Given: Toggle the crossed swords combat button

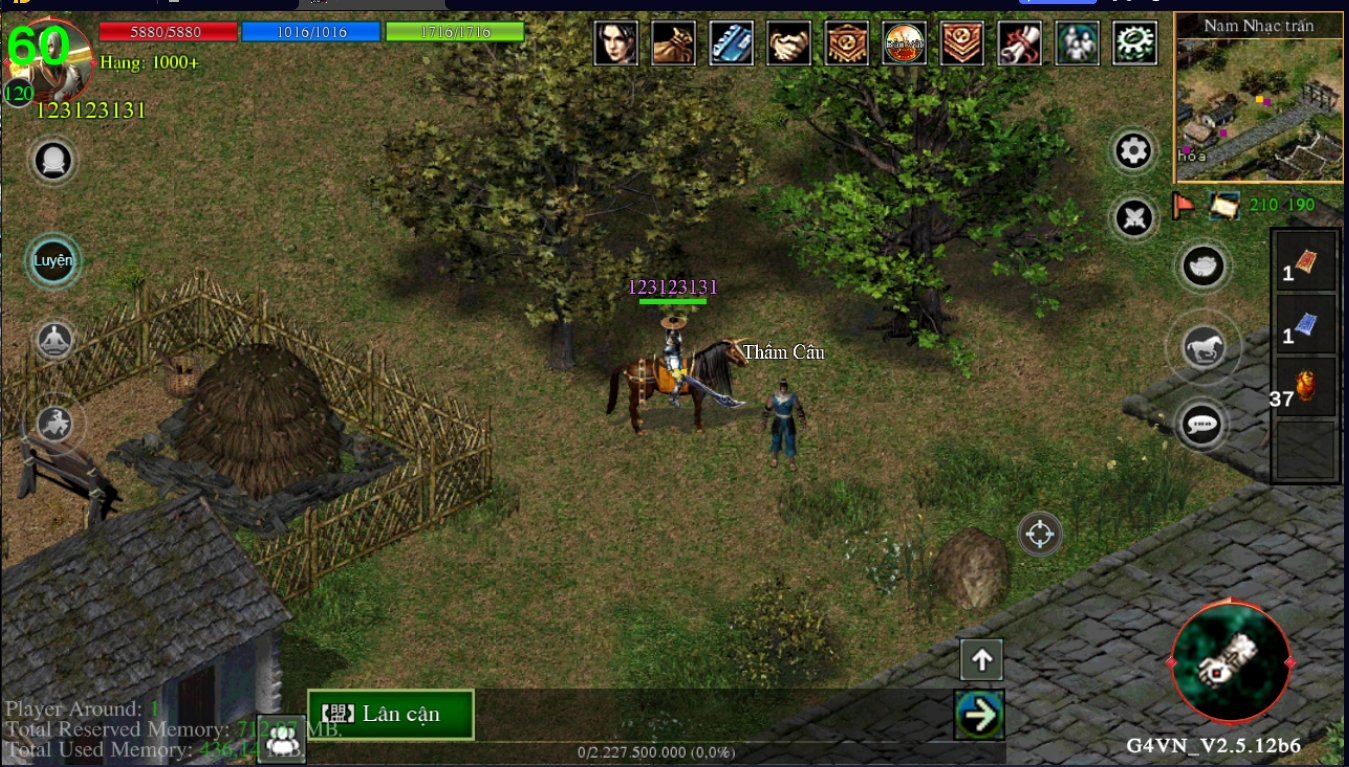Looking at the screenshot, I should (1134, 217).
